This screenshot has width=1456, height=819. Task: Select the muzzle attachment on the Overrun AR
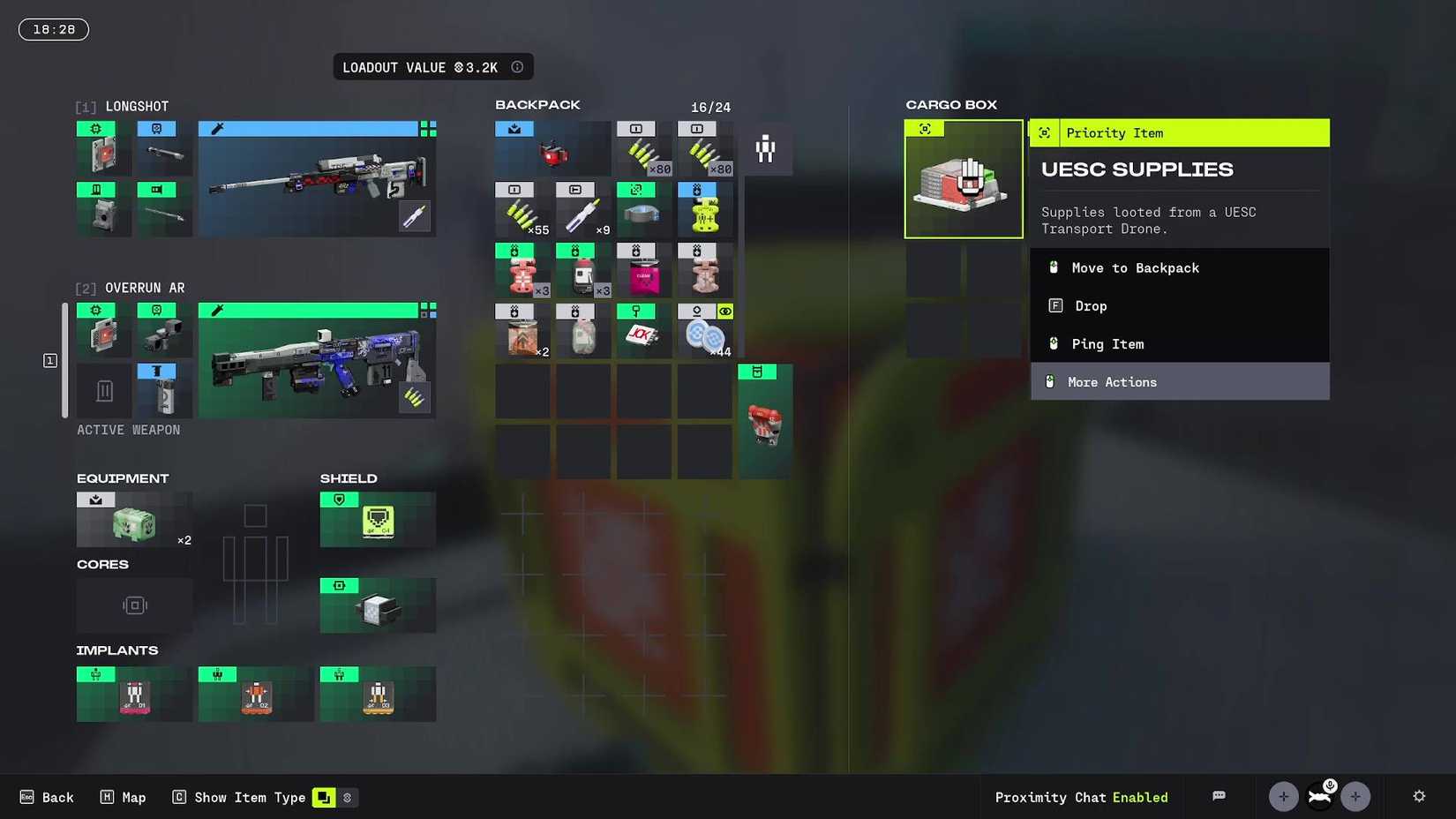[x=164, y=391]
